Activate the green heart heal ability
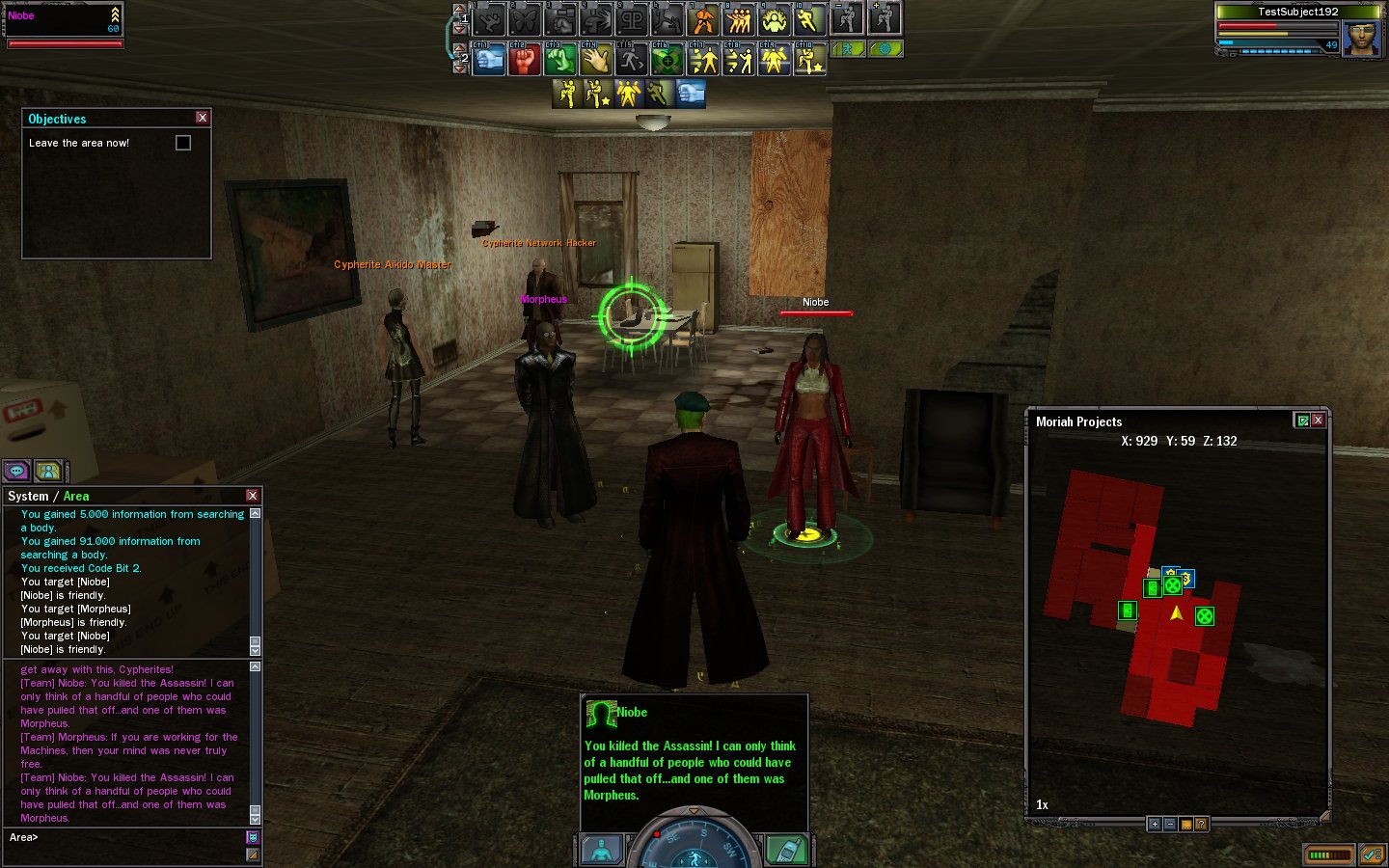The width and height of the screenshot is (1389, 868). click(667, 60)
